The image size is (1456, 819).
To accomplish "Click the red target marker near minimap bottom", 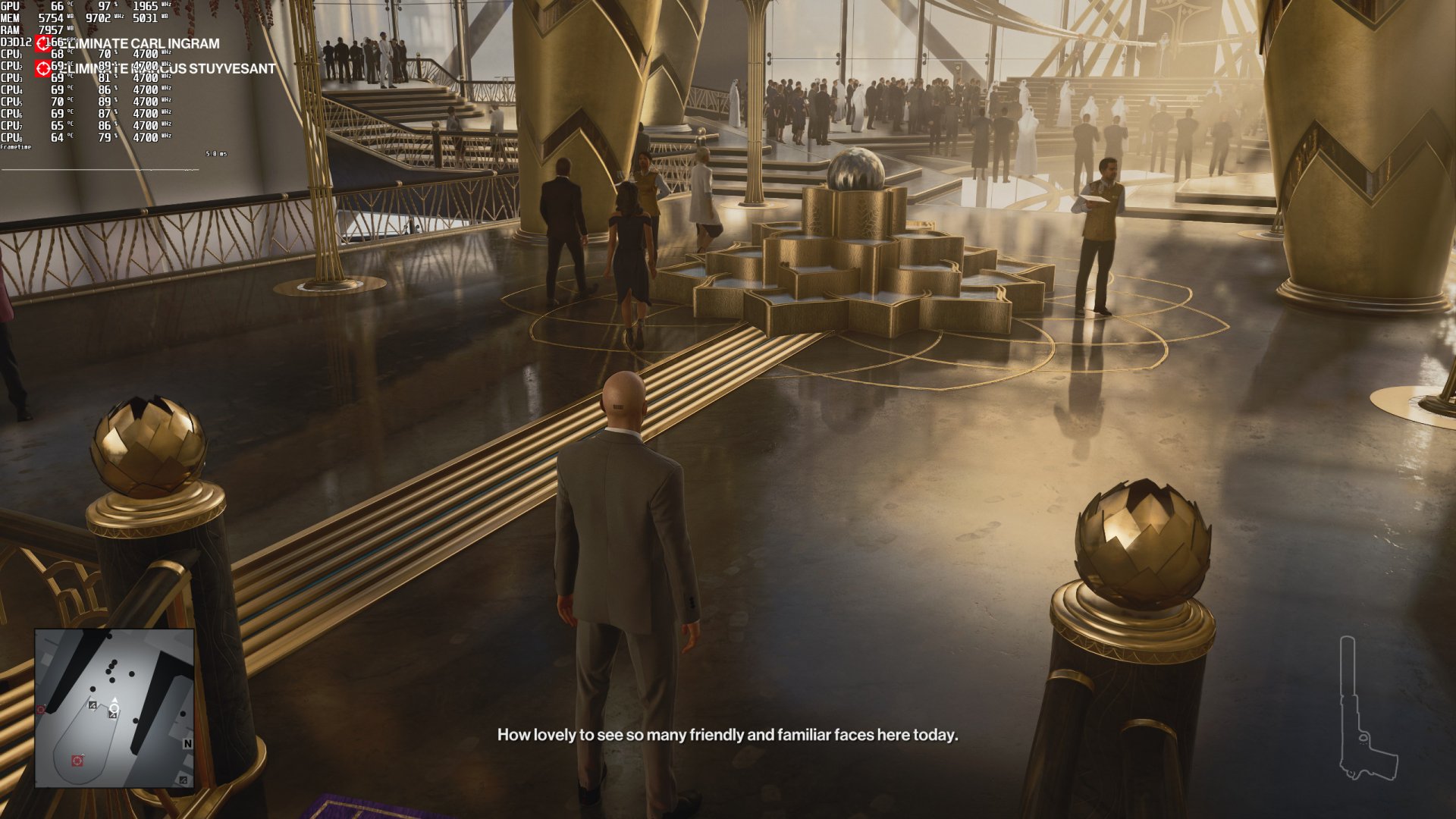I will coord(77,760).
